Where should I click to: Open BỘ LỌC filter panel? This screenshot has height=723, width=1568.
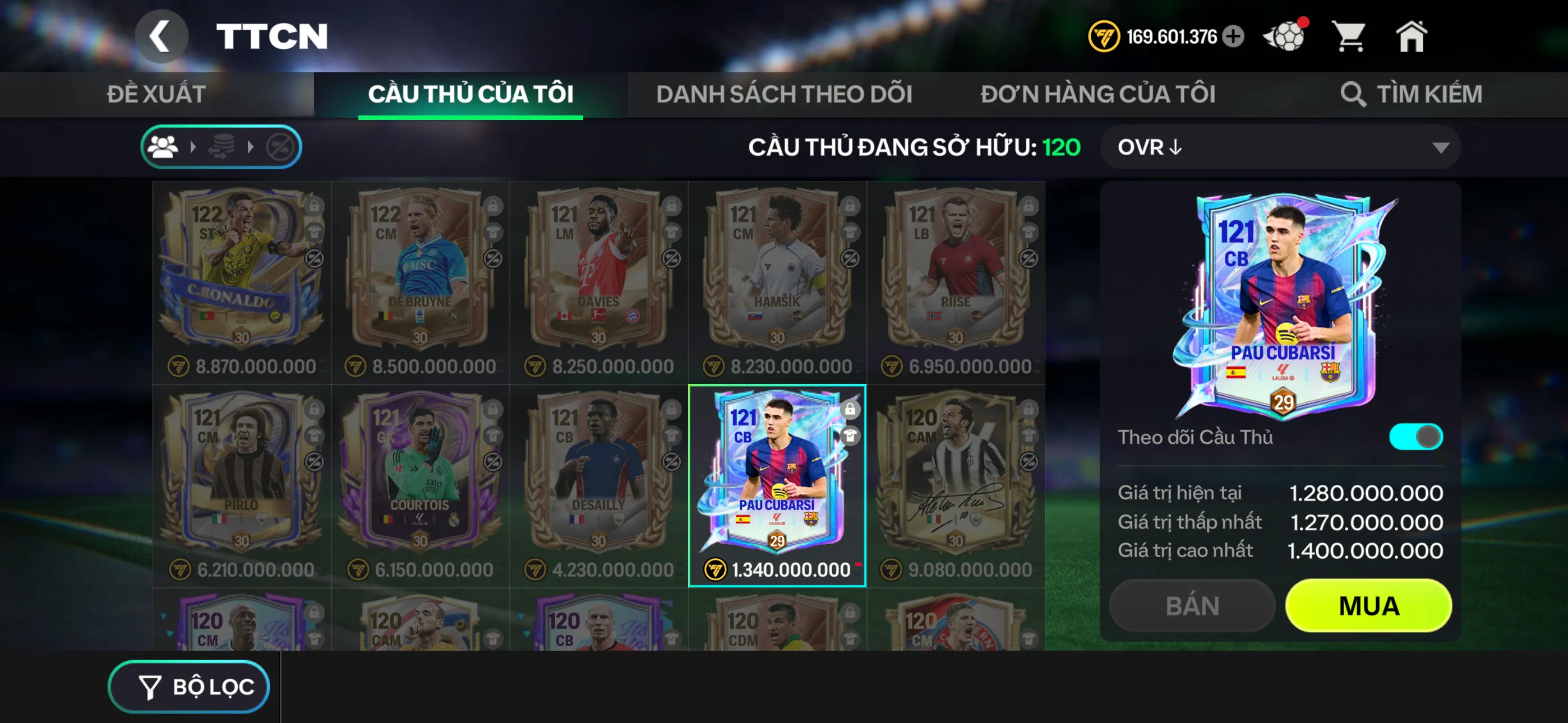coord(188,686)
